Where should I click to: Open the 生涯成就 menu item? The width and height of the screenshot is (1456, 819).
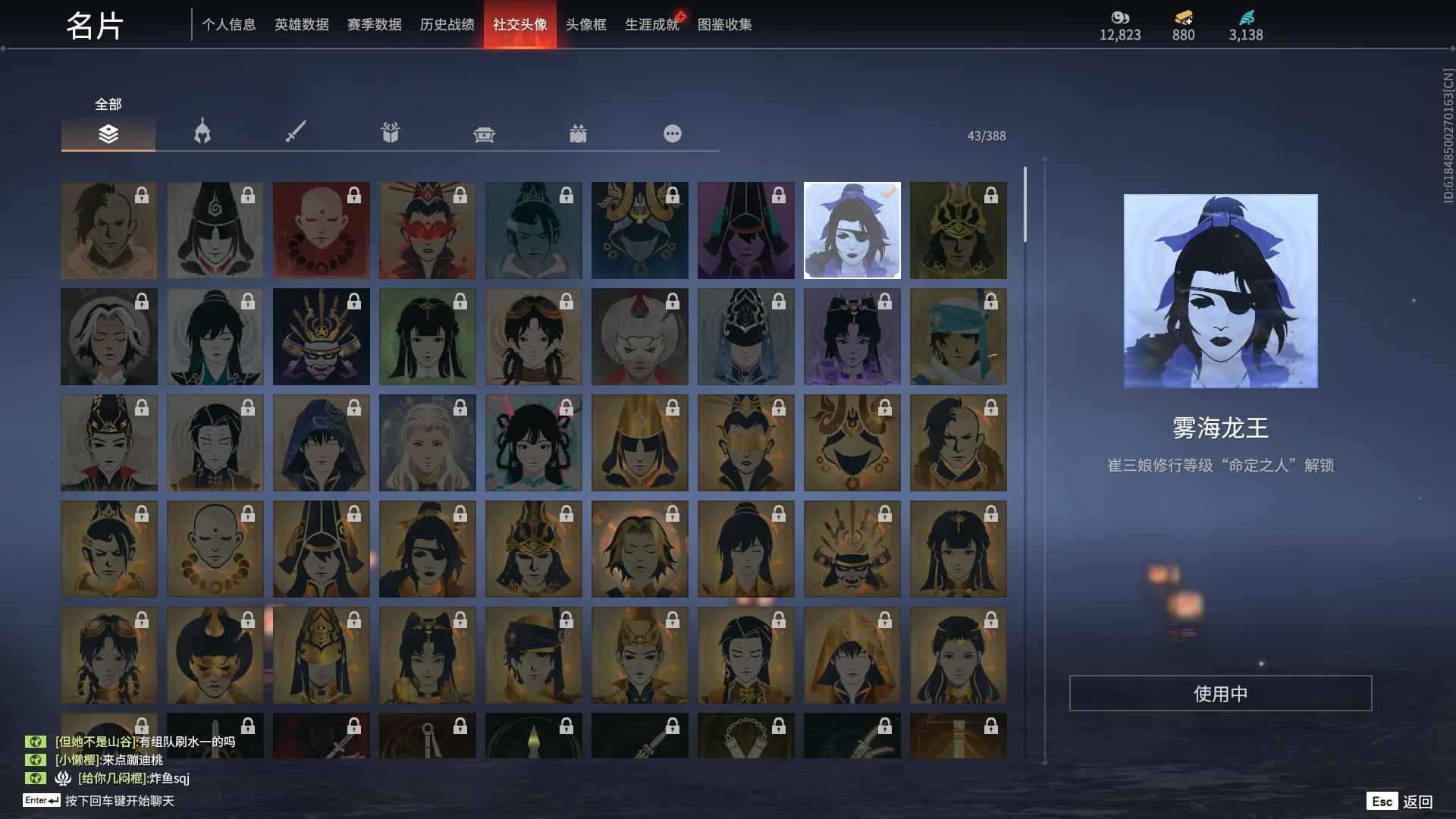[x=651, y=24]
